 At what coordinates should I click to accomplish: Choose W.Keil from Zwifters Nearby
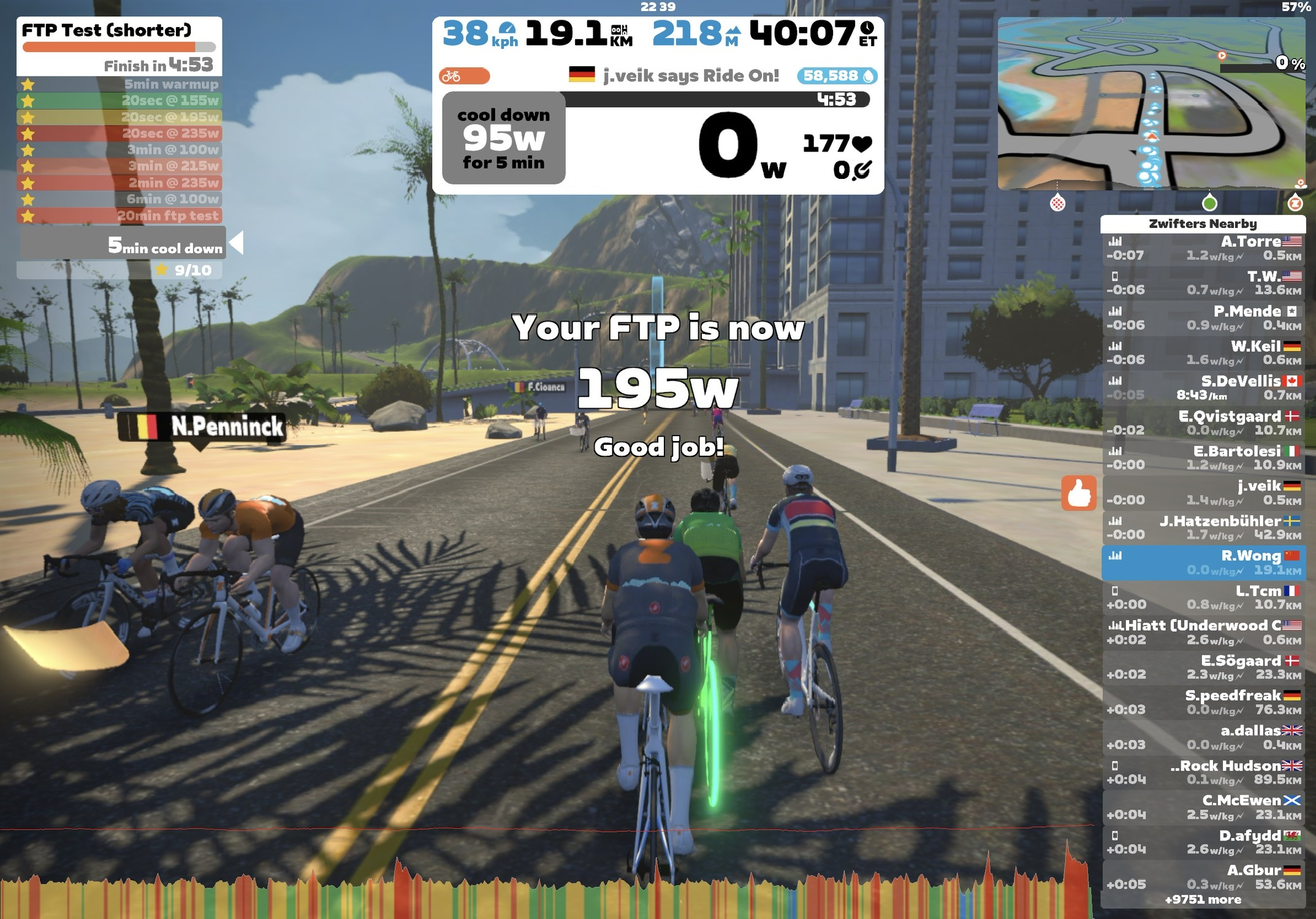(1203, 353)
